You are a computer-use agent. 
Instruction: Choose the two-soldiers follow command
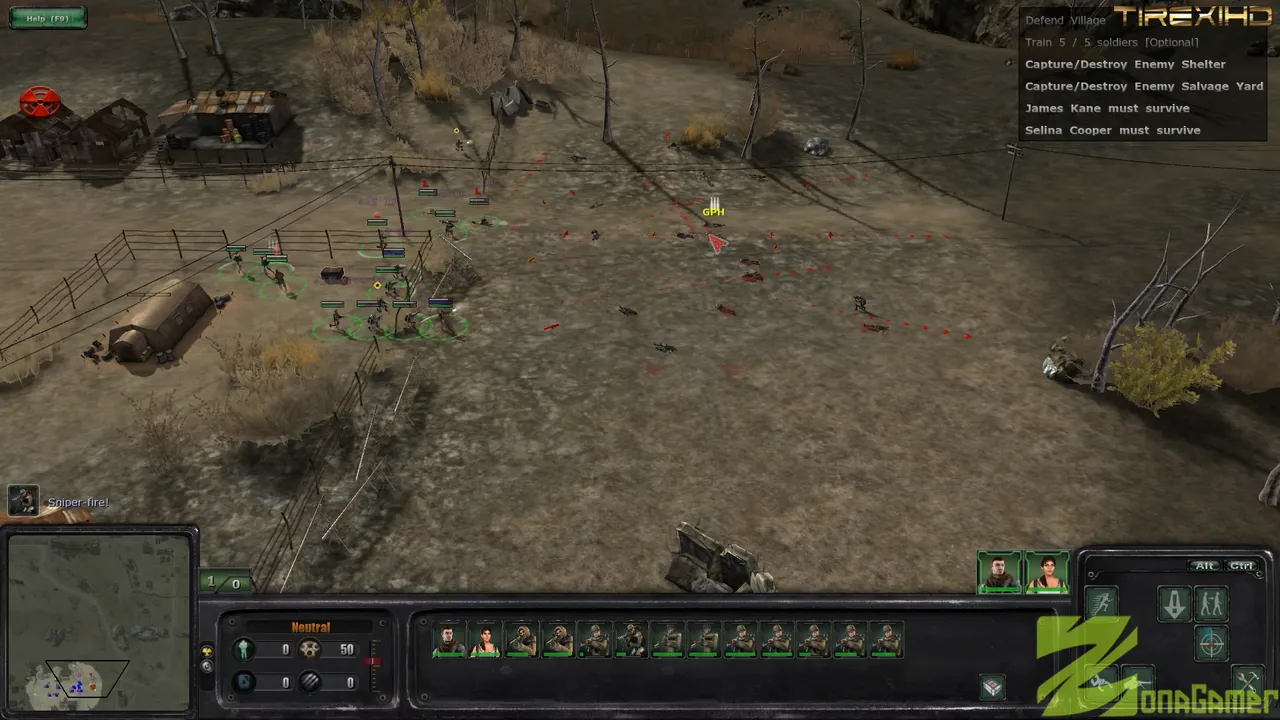coord(1211,603)
